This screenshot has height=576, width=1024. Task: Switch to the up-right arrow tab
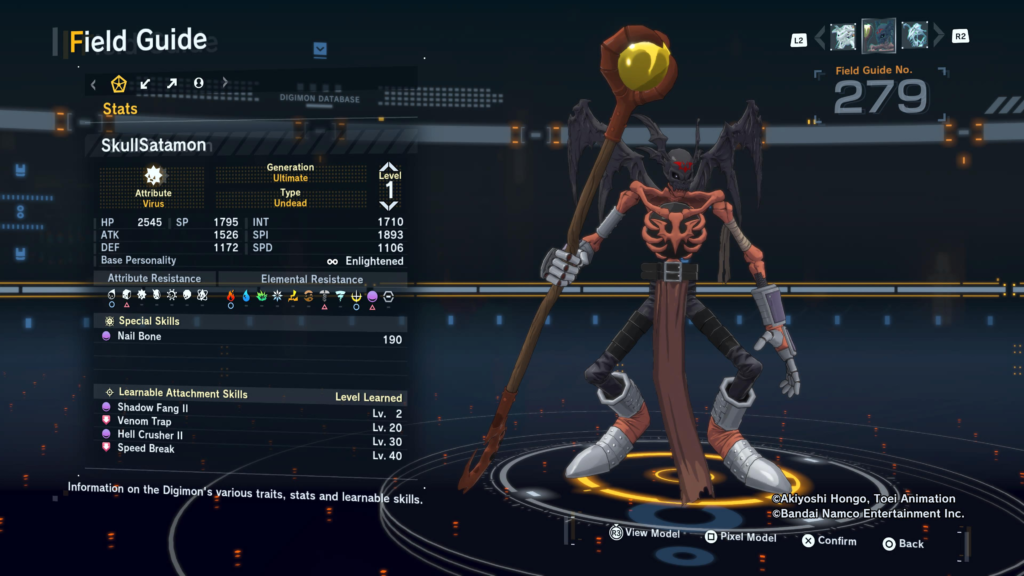point(171,84)
